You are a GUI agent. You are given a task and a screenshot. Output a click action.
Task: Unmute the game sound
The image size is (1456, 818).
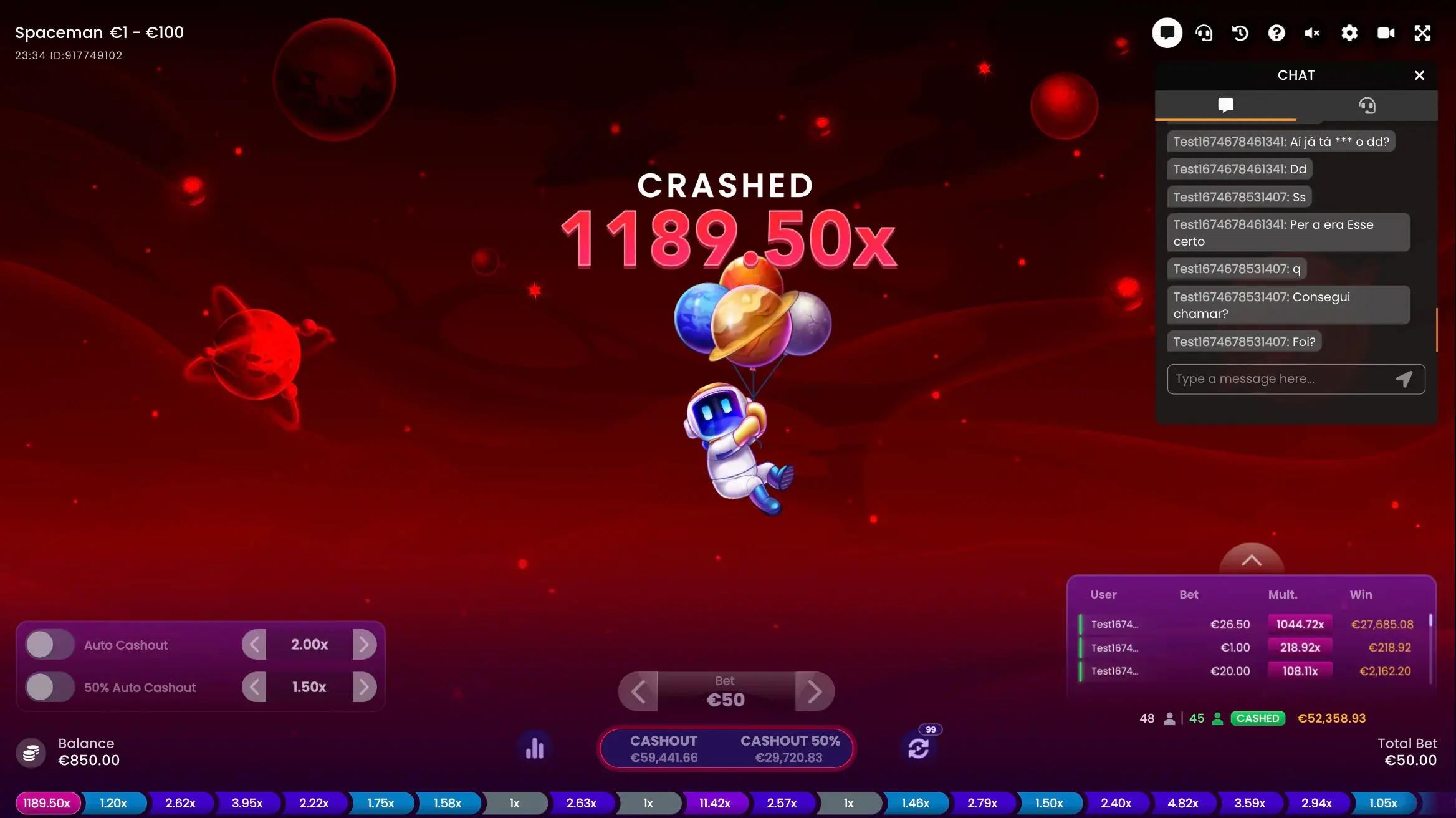1312,33
